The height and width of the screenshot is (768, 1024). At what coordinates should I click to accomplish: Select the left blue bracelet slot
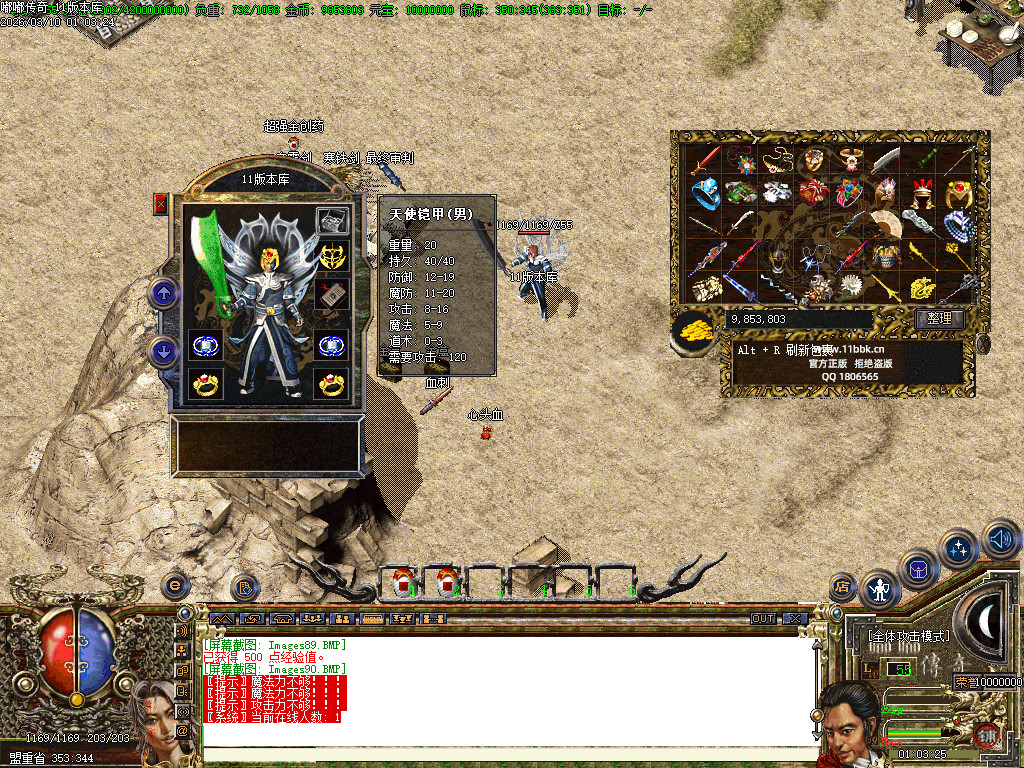[x=205, y=345]
